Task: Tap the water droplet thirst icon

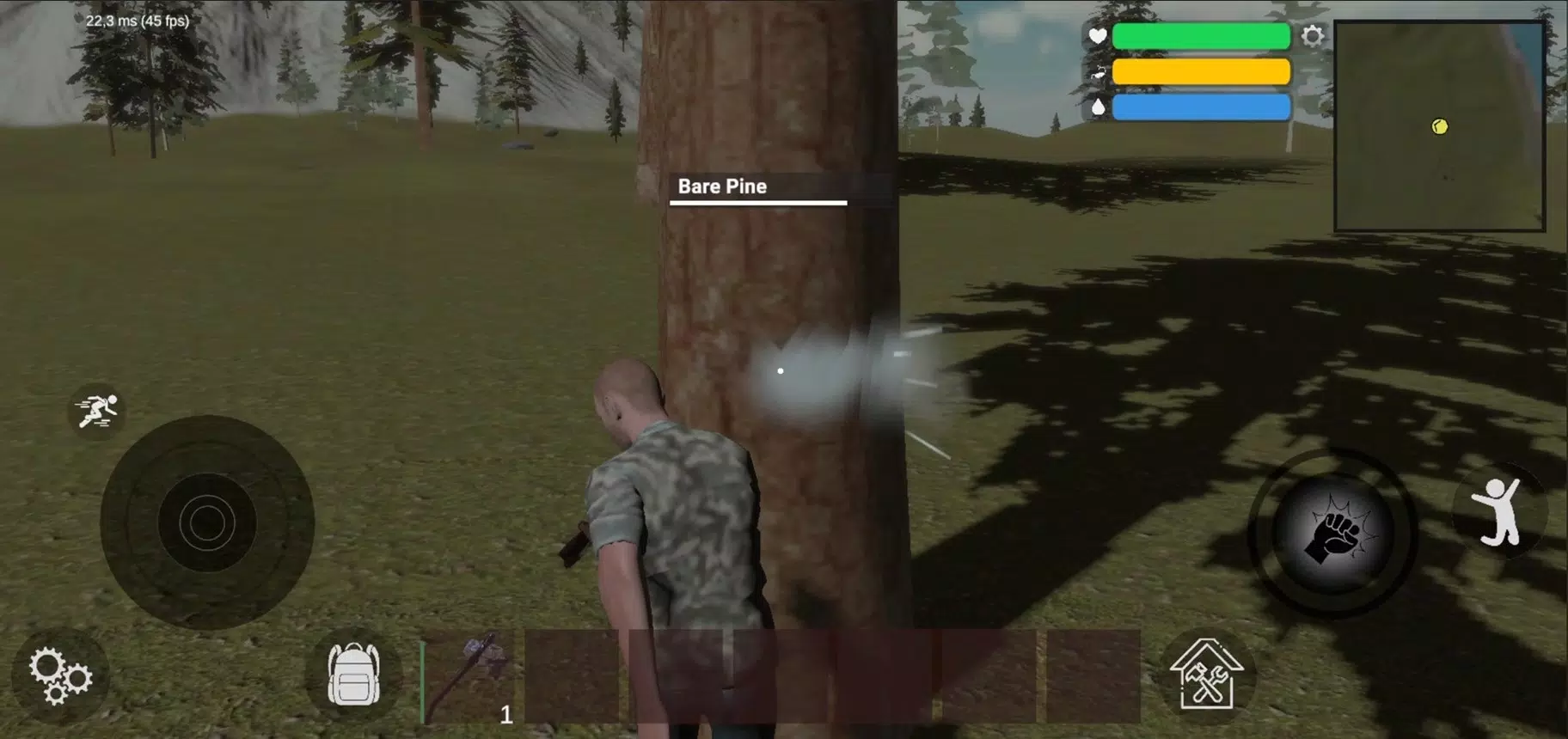Action: tap(1098, 107)
